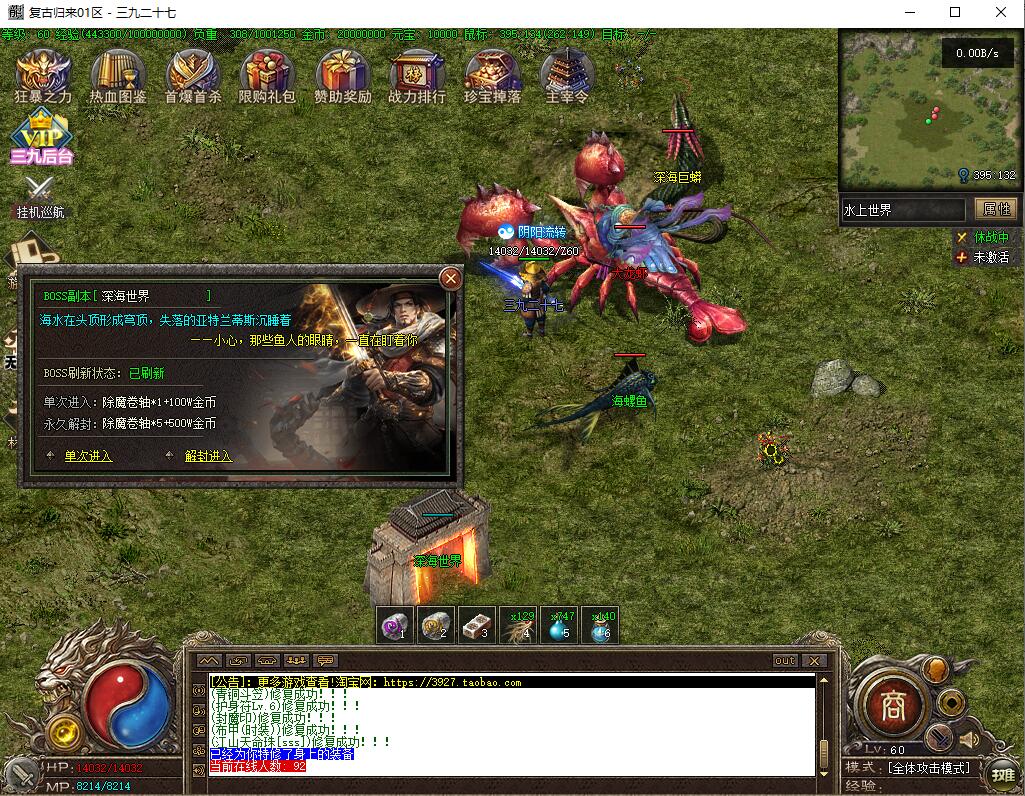The width and height of the screenshot is (1025, 796).
Task: Open the 限购礼包 gift pack
Action: (267, 73)
